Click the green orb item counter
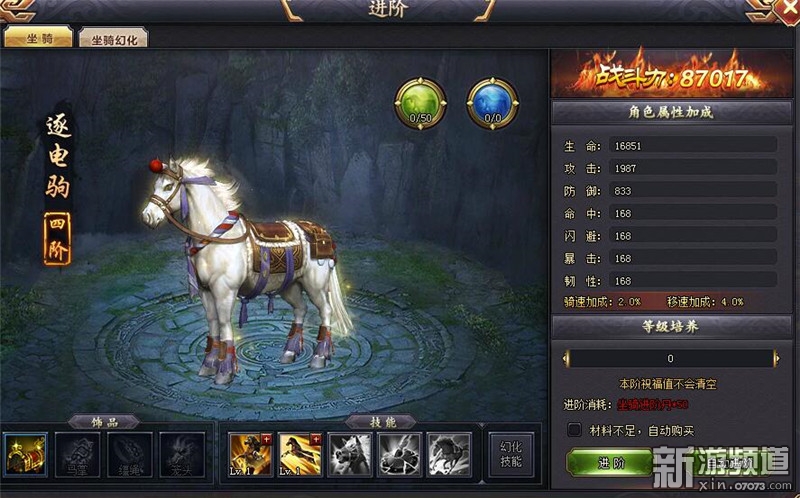This screenshot has width=800, height=498. coord(419,103)
